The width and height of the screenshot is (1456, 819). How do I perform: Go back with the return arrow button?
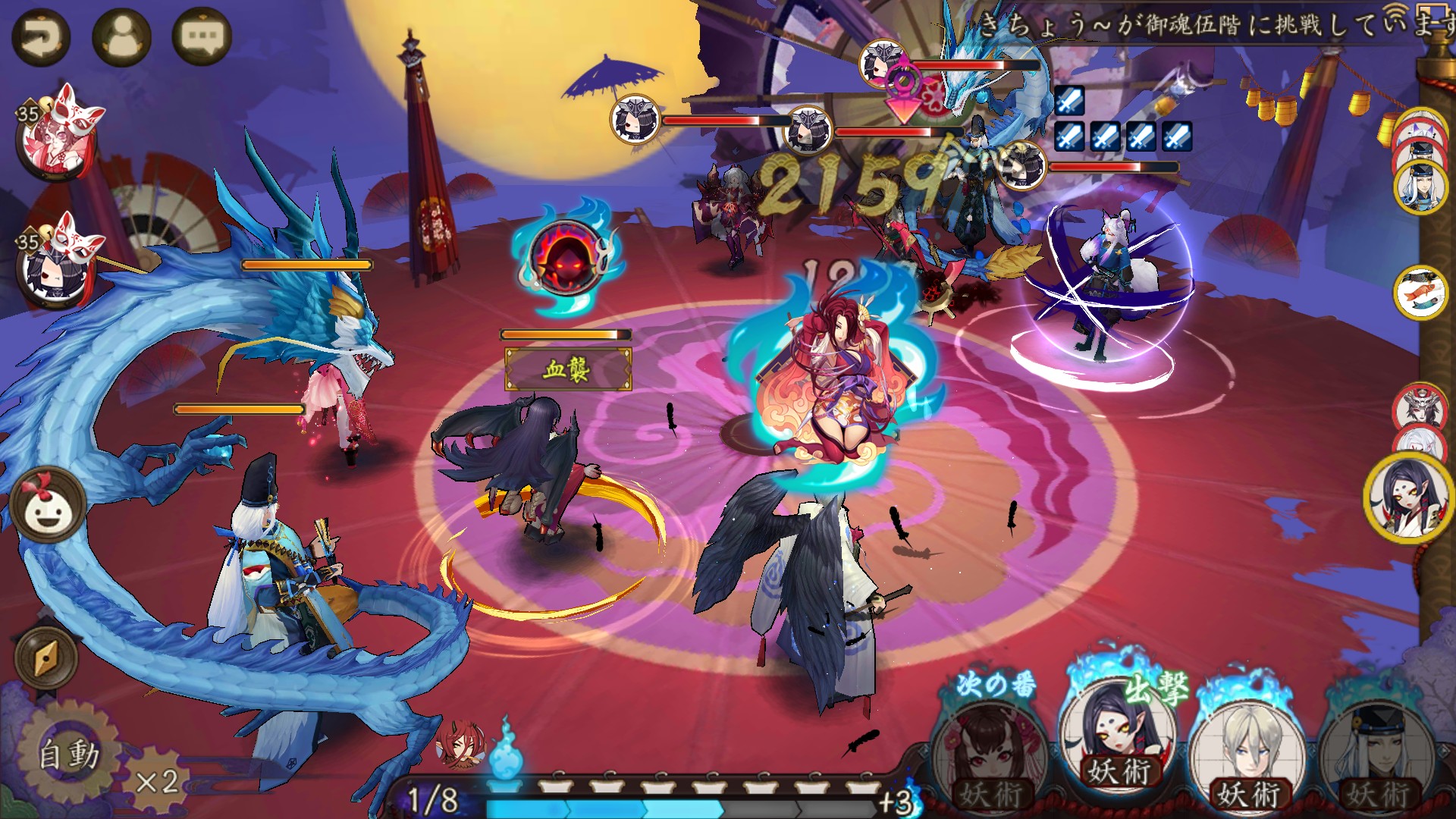(x=41, y=36)
